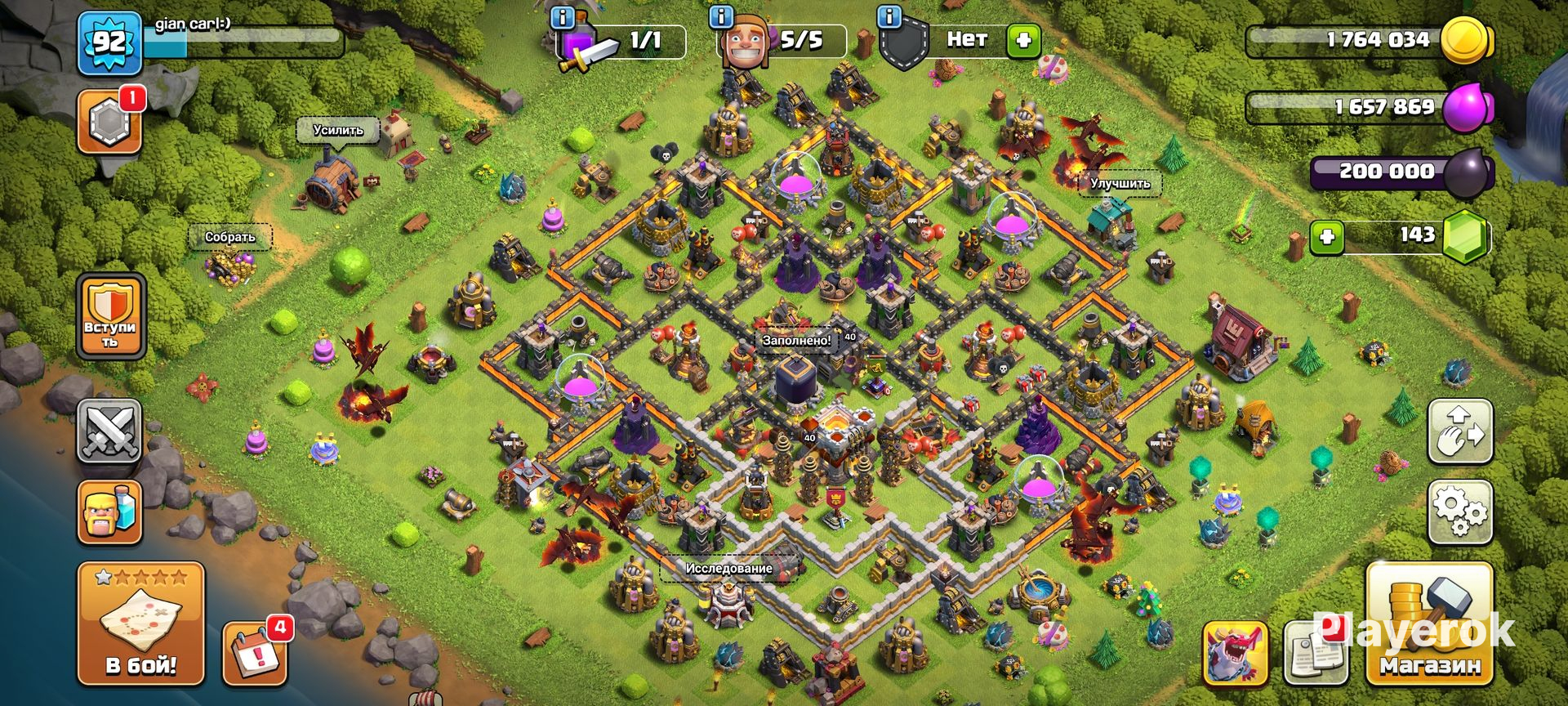Open the settings gears menu
The image size is (1568, 706).
pos(1460,512)
